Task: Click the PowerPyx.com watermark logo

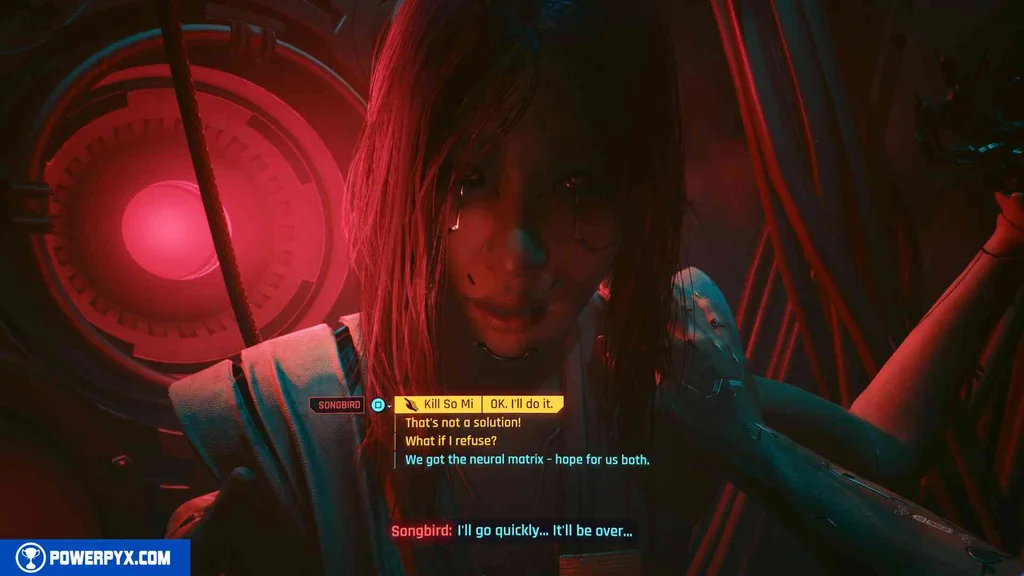Action: pyautogui.click(x=95, y=558)
